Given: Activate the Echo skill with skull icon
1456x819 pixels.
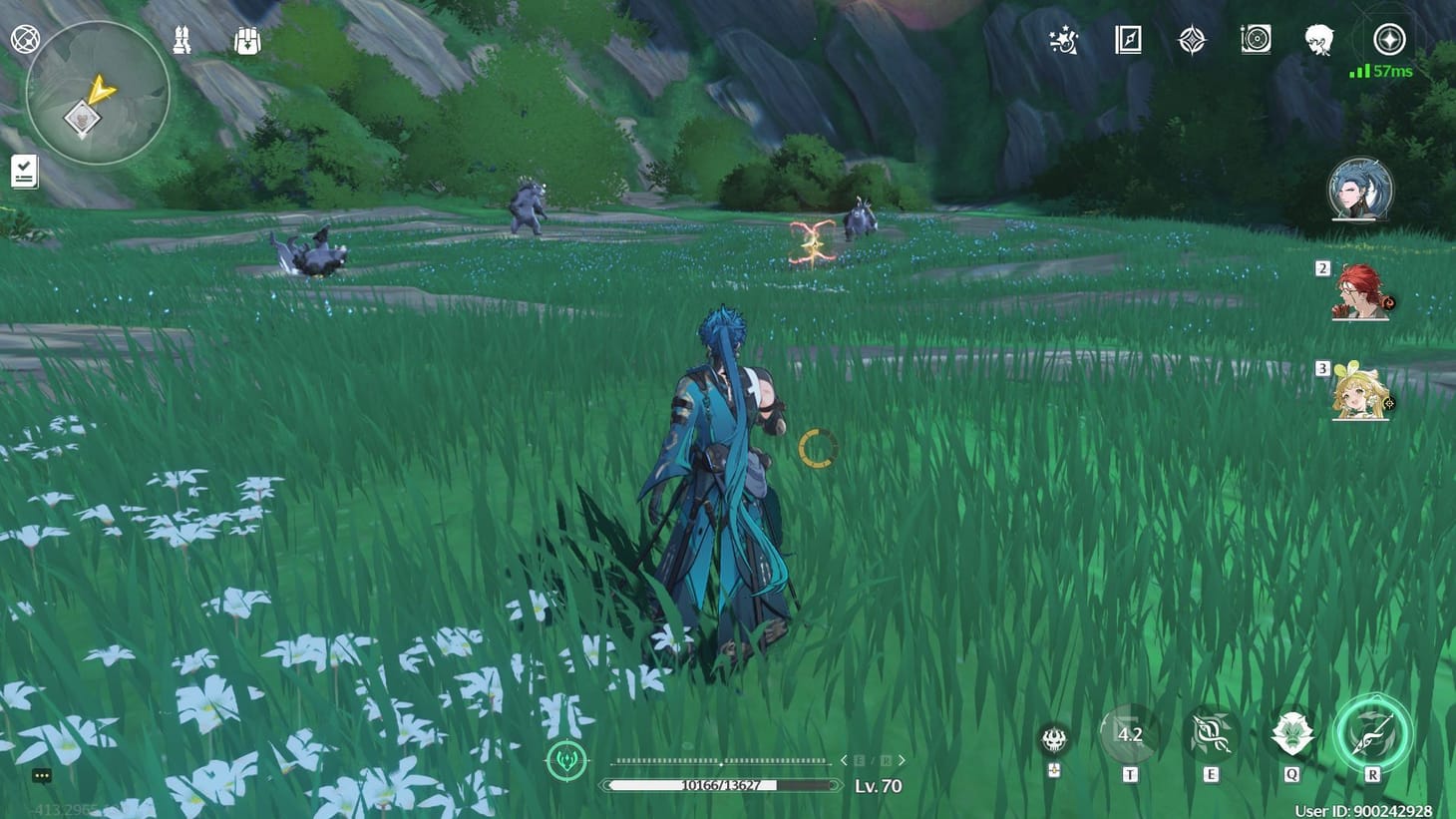Looking at the screenshot, I should (1052, 738).
